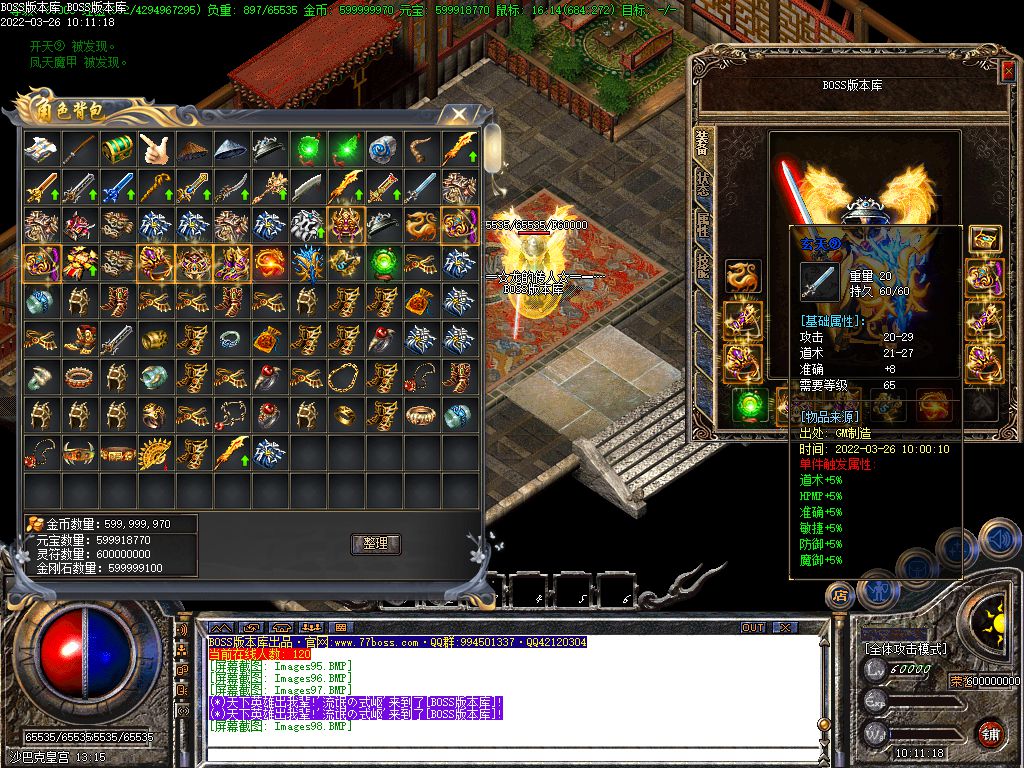Select the blue spiral conch item
Image resolution: width=1024 pixels, height=768 pixels.
384,149
